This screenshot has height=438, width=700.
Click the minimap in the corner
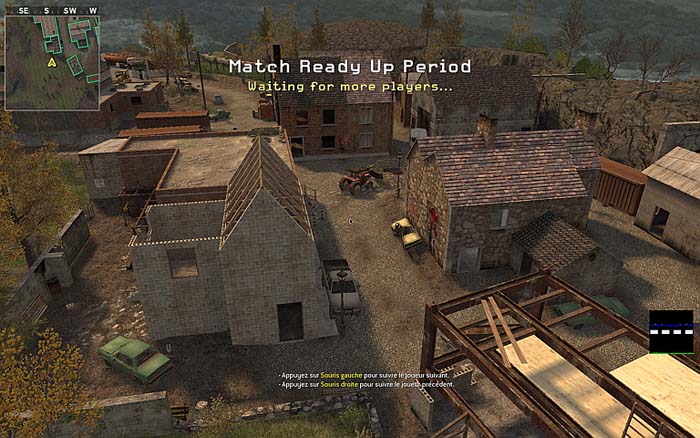click(52, 59)
